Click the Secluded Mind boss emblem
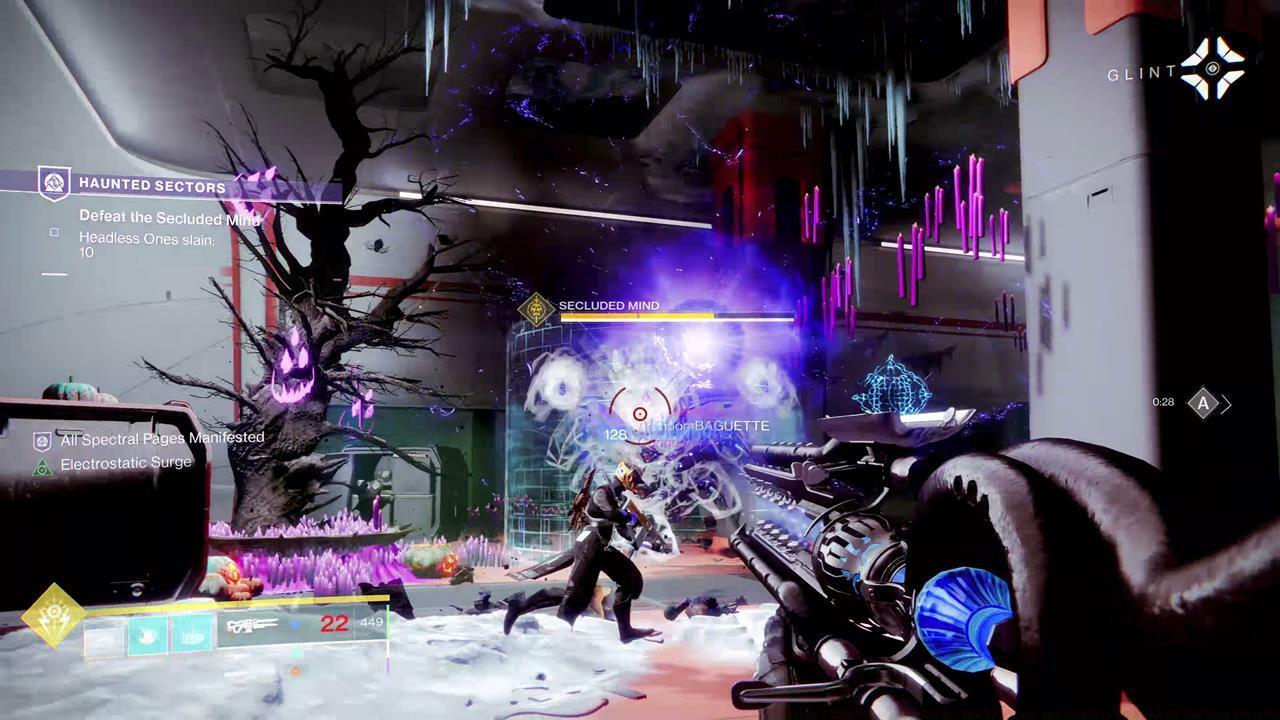 tap(537, 307)
